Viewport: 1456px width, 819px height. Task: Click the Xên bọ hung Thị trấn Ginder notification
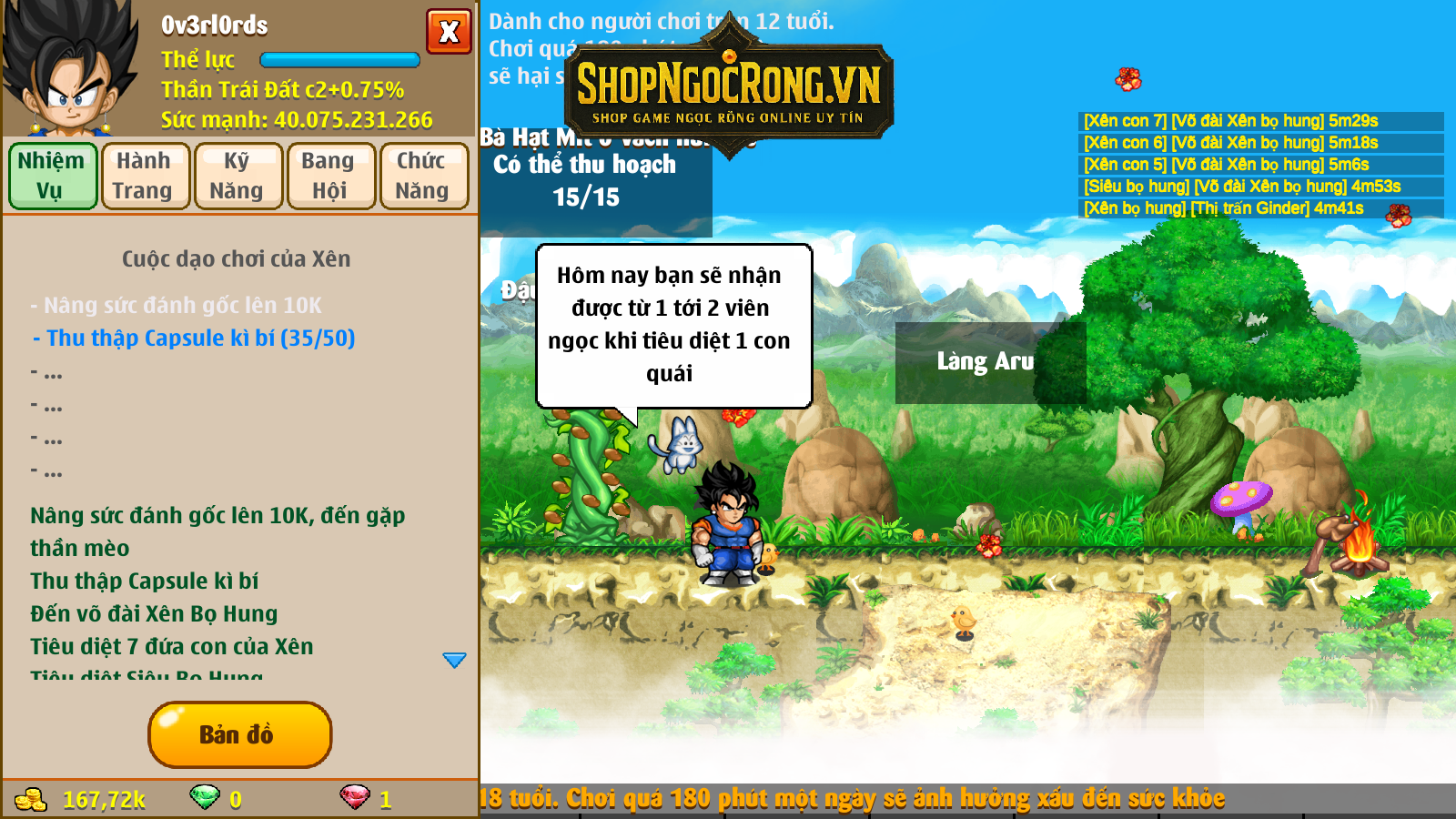pyautogui.click(x=1223, y=208)
